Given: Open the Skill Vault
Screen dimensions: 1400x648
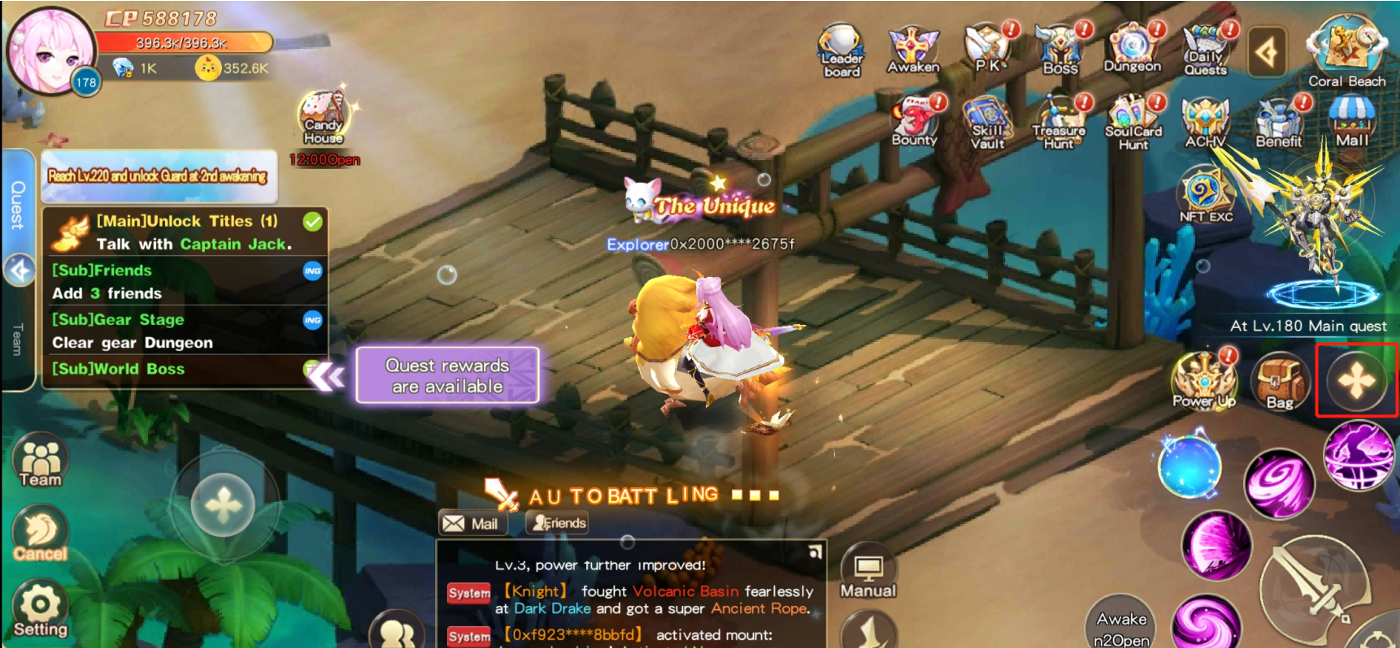Looking at the screenshot, I should coord(987,122).
